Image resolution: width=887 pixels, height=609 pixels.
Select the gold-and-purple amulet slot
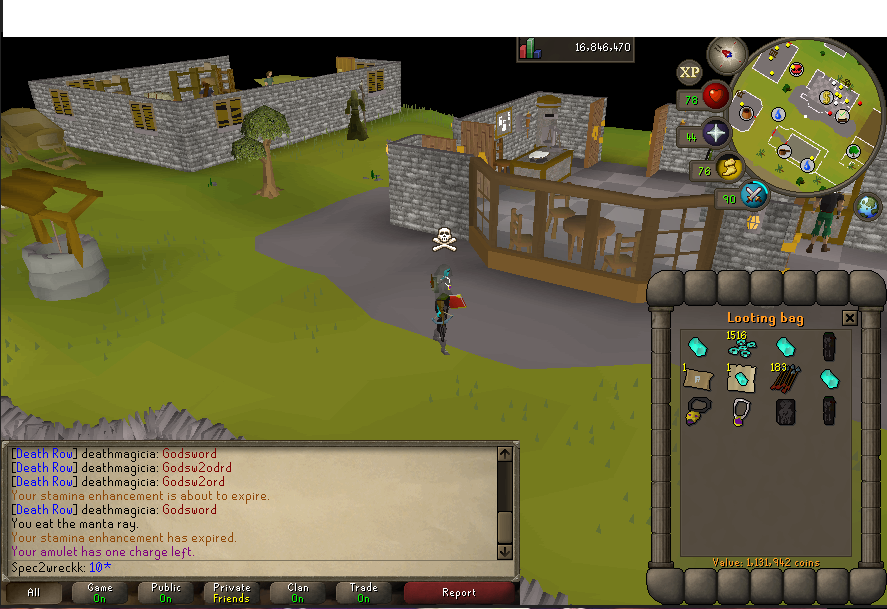tap(697, 413)
